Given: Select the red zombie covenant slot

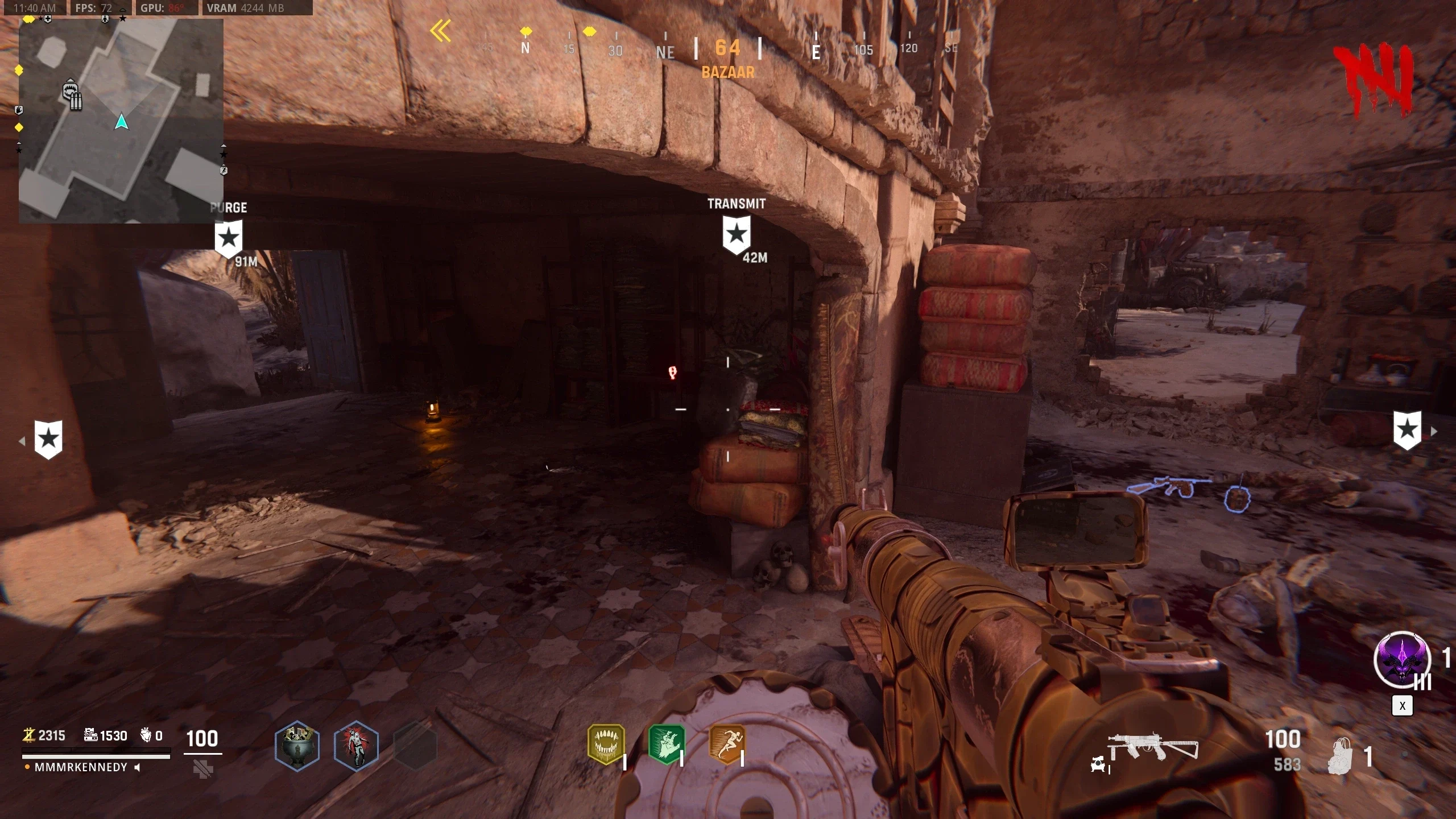Looking at the screenshot, I should click(356, 745).
